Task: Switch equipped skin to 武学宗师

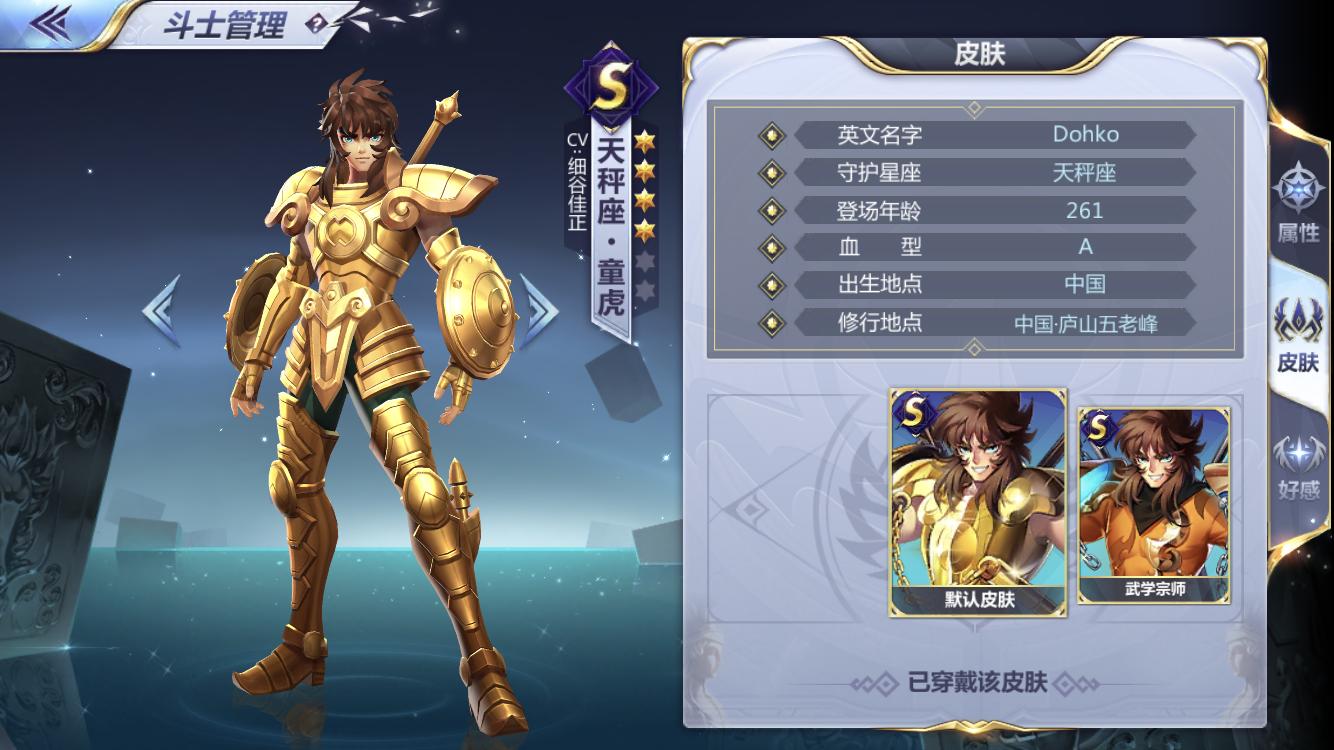Action: pos(1156,505)
